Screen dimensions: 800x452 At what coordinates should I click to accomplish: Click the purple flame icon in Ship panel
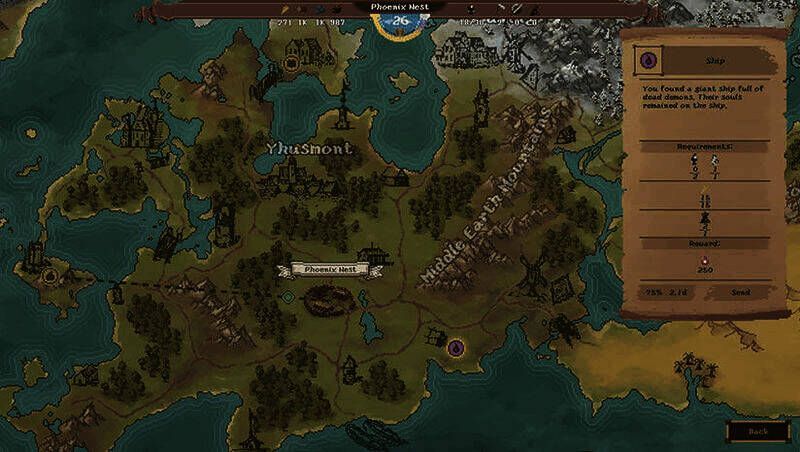pos(649,60)
